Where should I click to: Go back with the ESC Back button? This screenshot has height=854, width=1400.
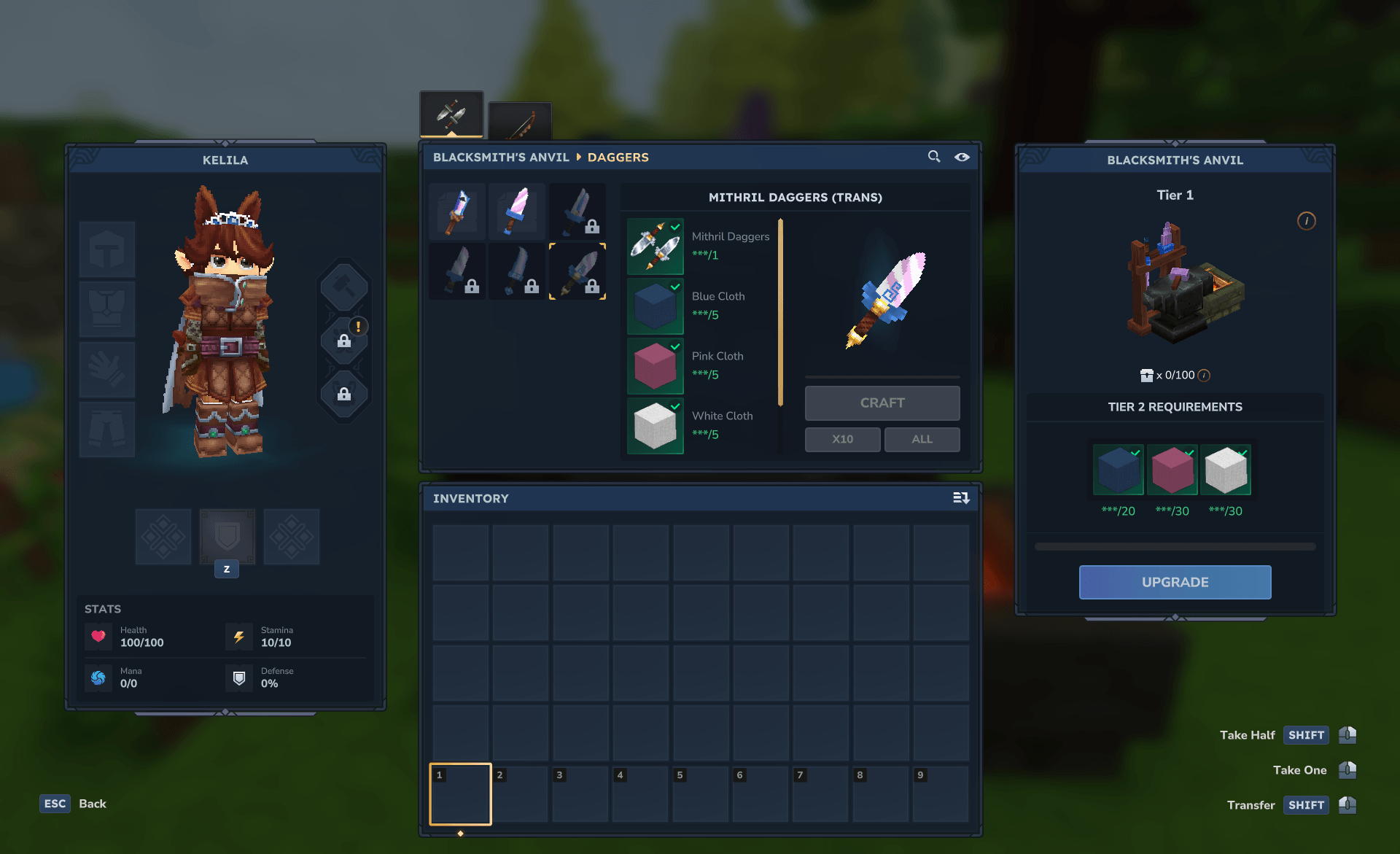pos(74,804)
